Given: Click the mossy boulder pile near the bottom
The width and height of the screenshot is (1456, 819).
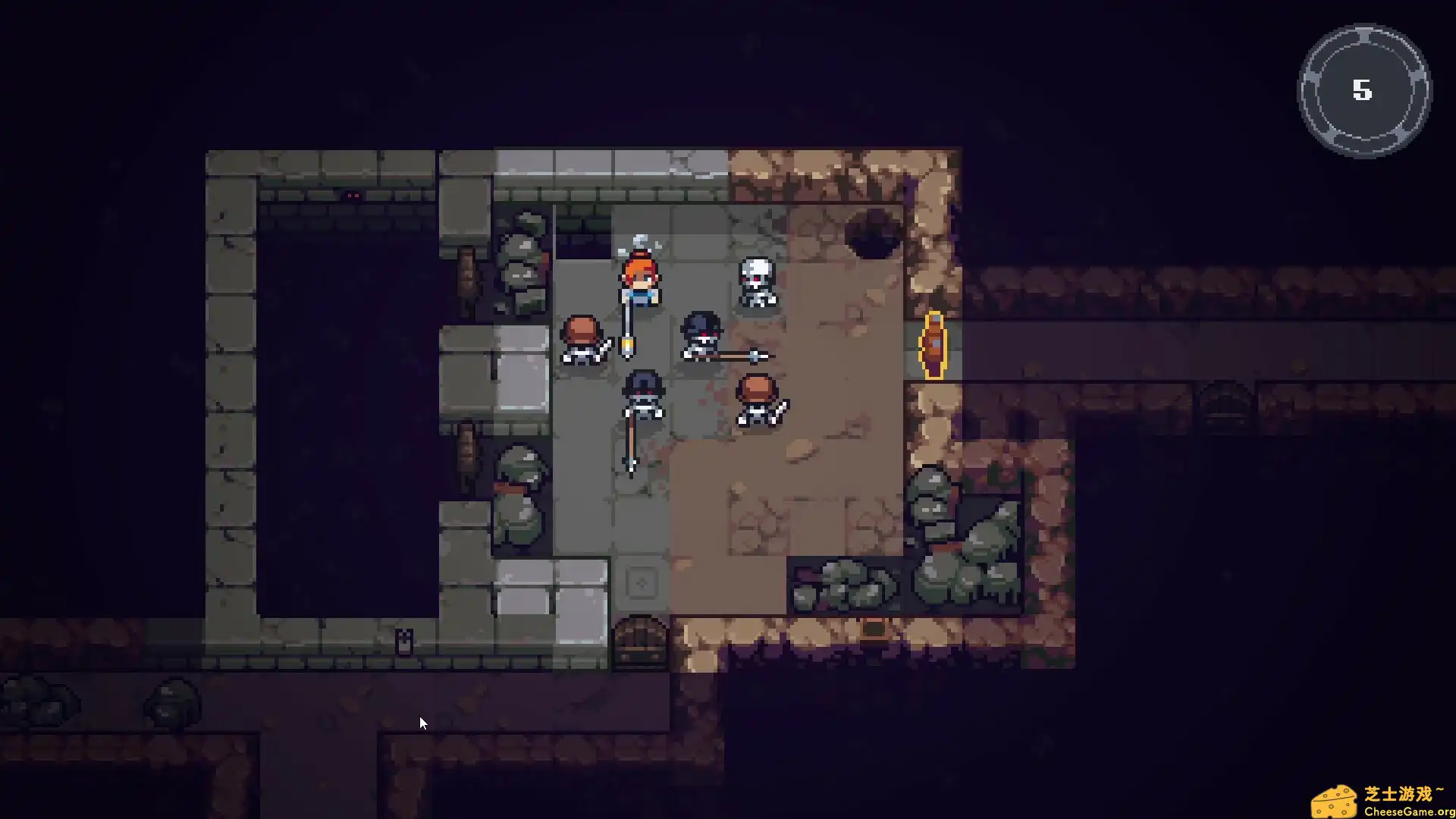Looking at the screenshot, I should click(x=849, y=584).
